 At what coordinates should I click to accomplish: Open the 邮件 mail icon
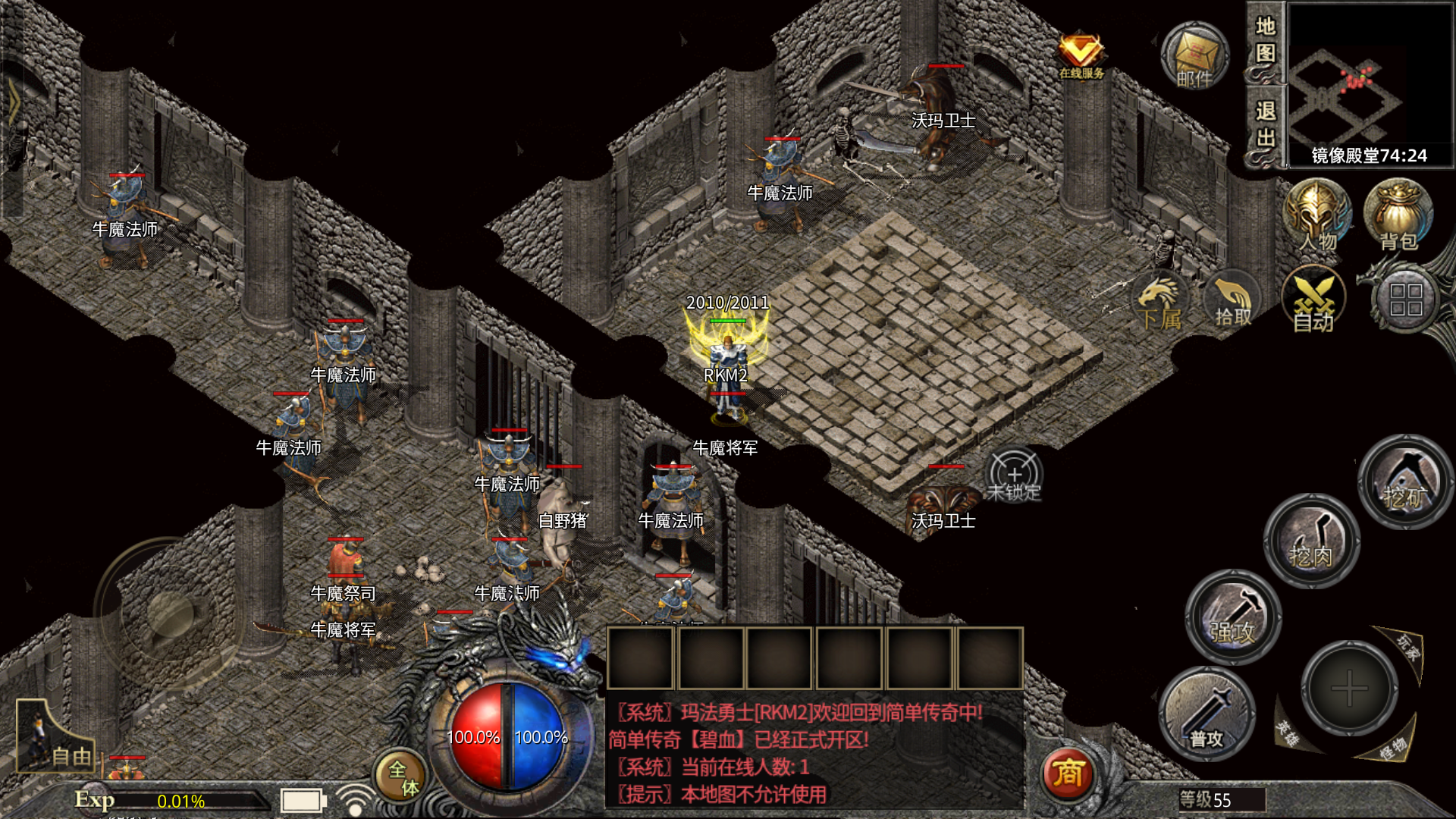(1194, 55)
